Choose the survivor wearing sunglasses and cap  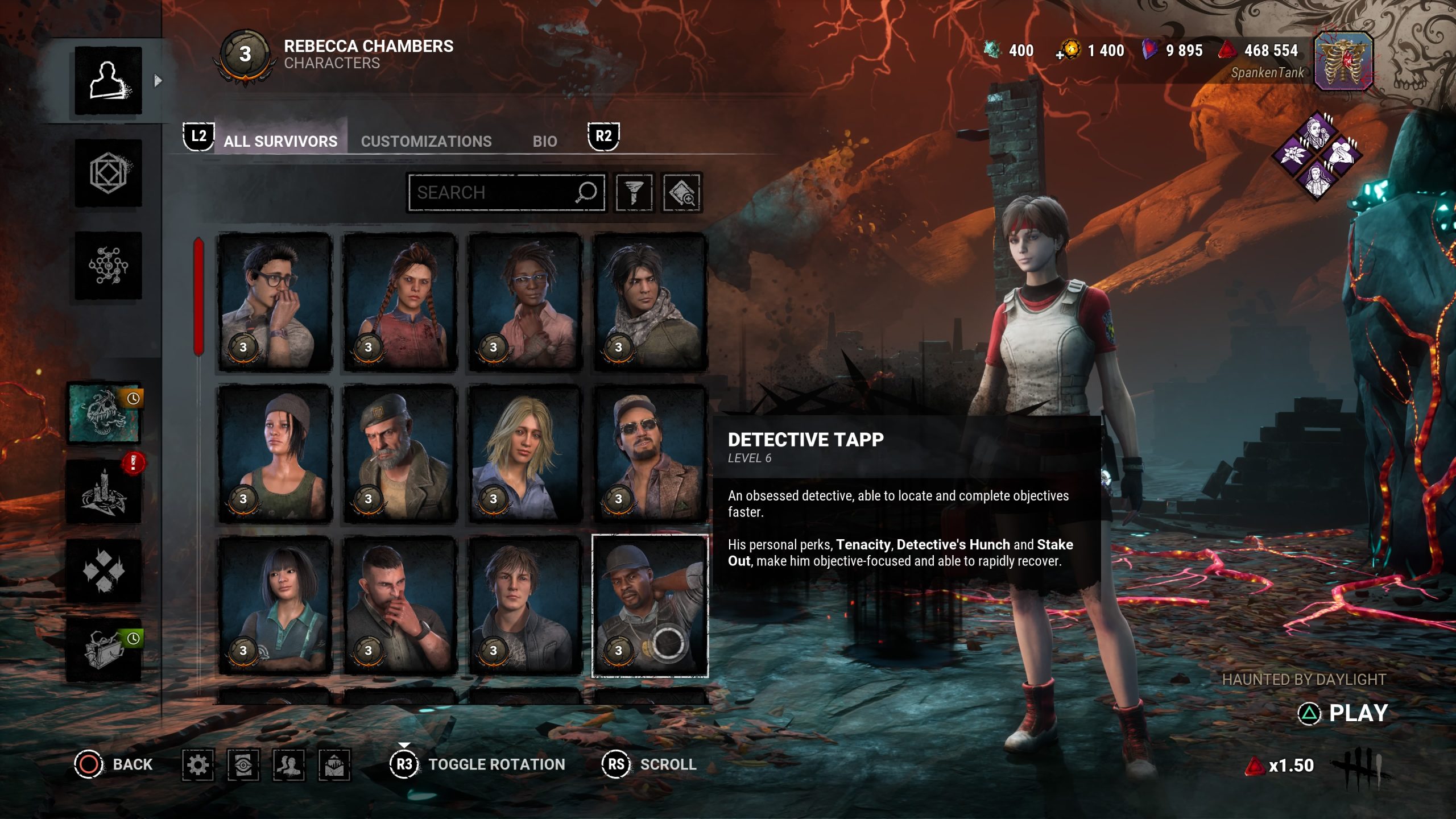coord(650,453)
